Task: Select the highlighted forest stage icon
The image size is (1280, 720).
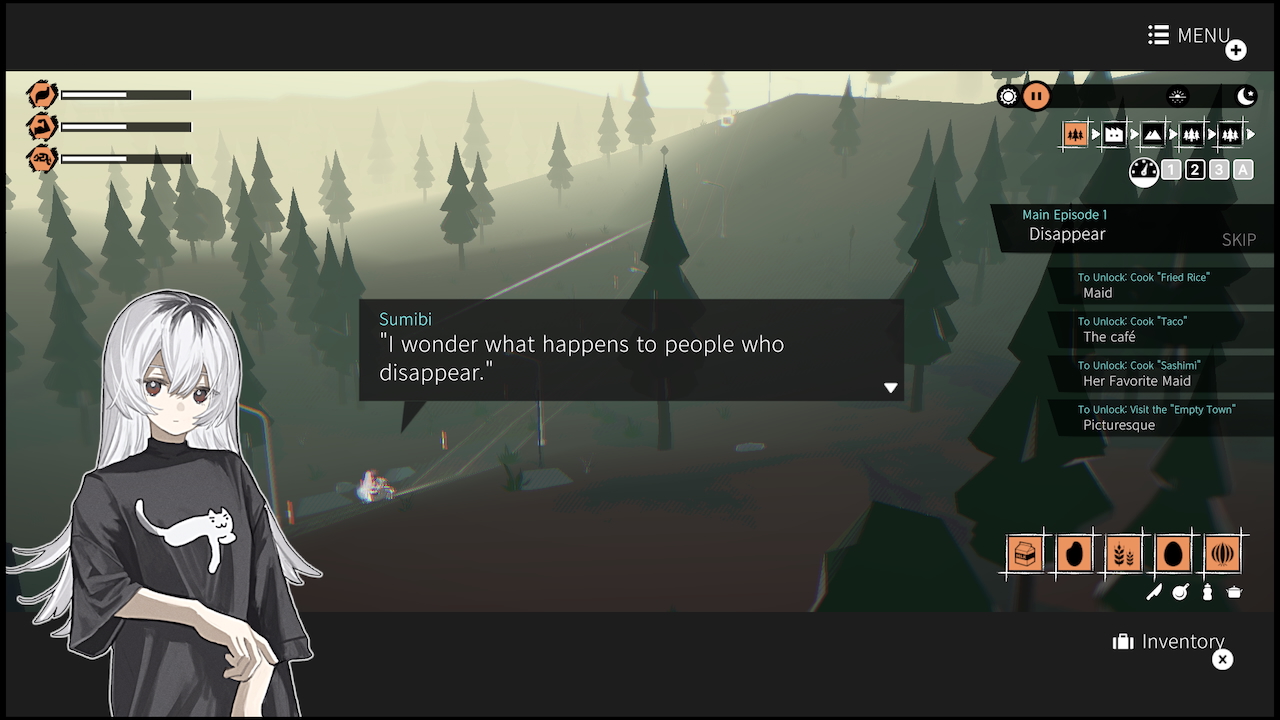Action: click(1075, 133)
